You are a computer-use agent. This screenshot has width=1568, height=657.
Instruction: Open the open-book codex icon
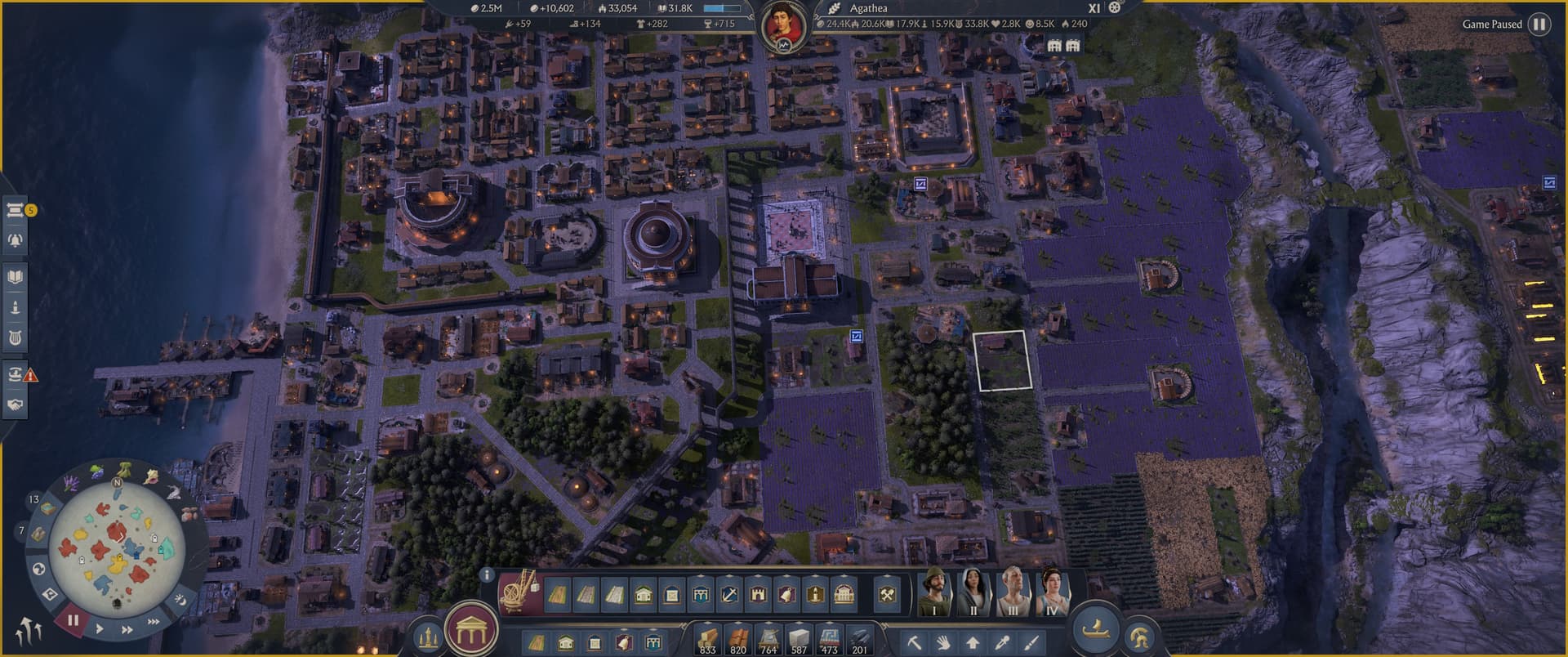pos(15,277)
